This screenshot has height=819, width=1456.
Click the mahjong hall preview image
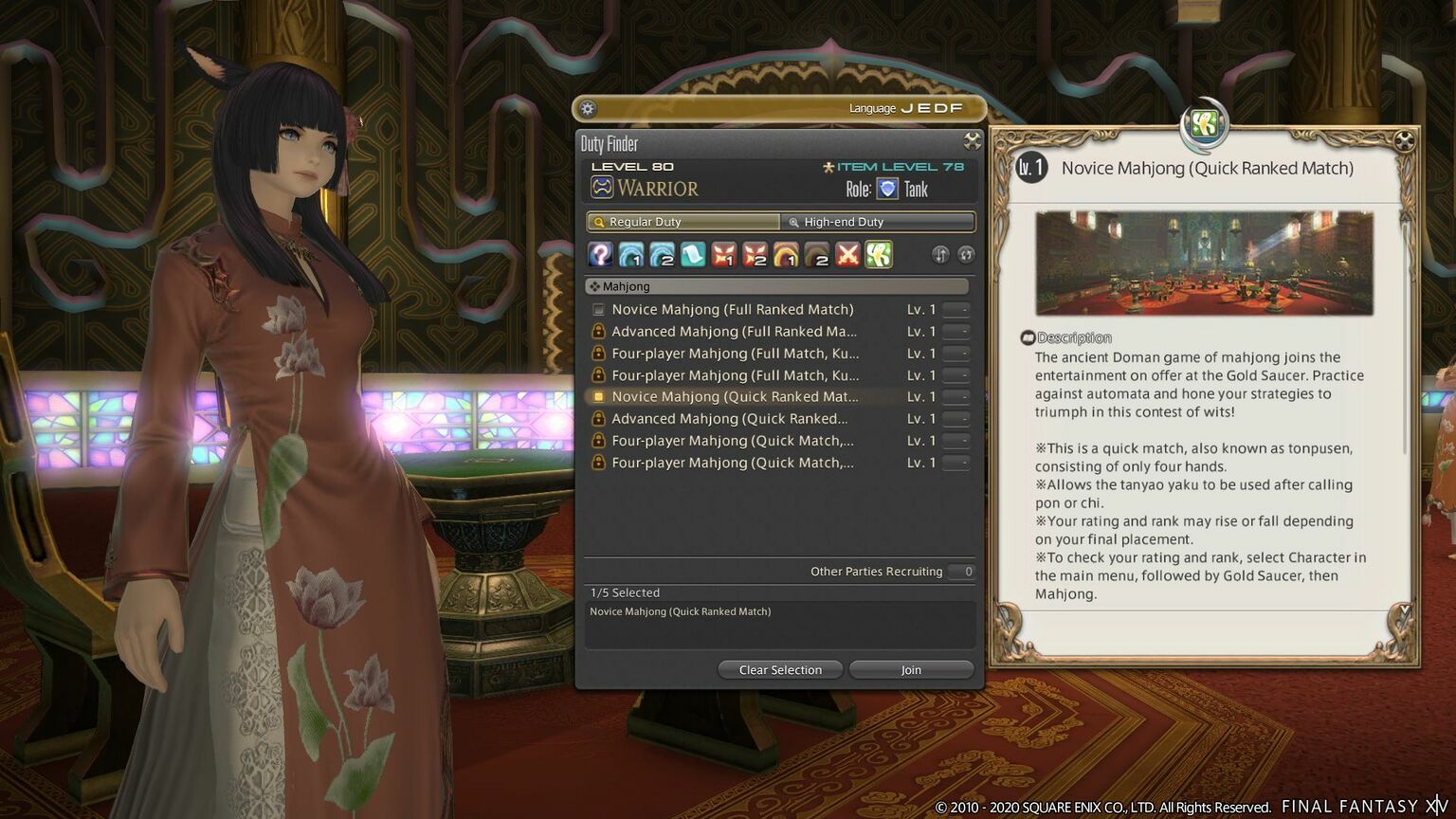tap(1204, 264)
